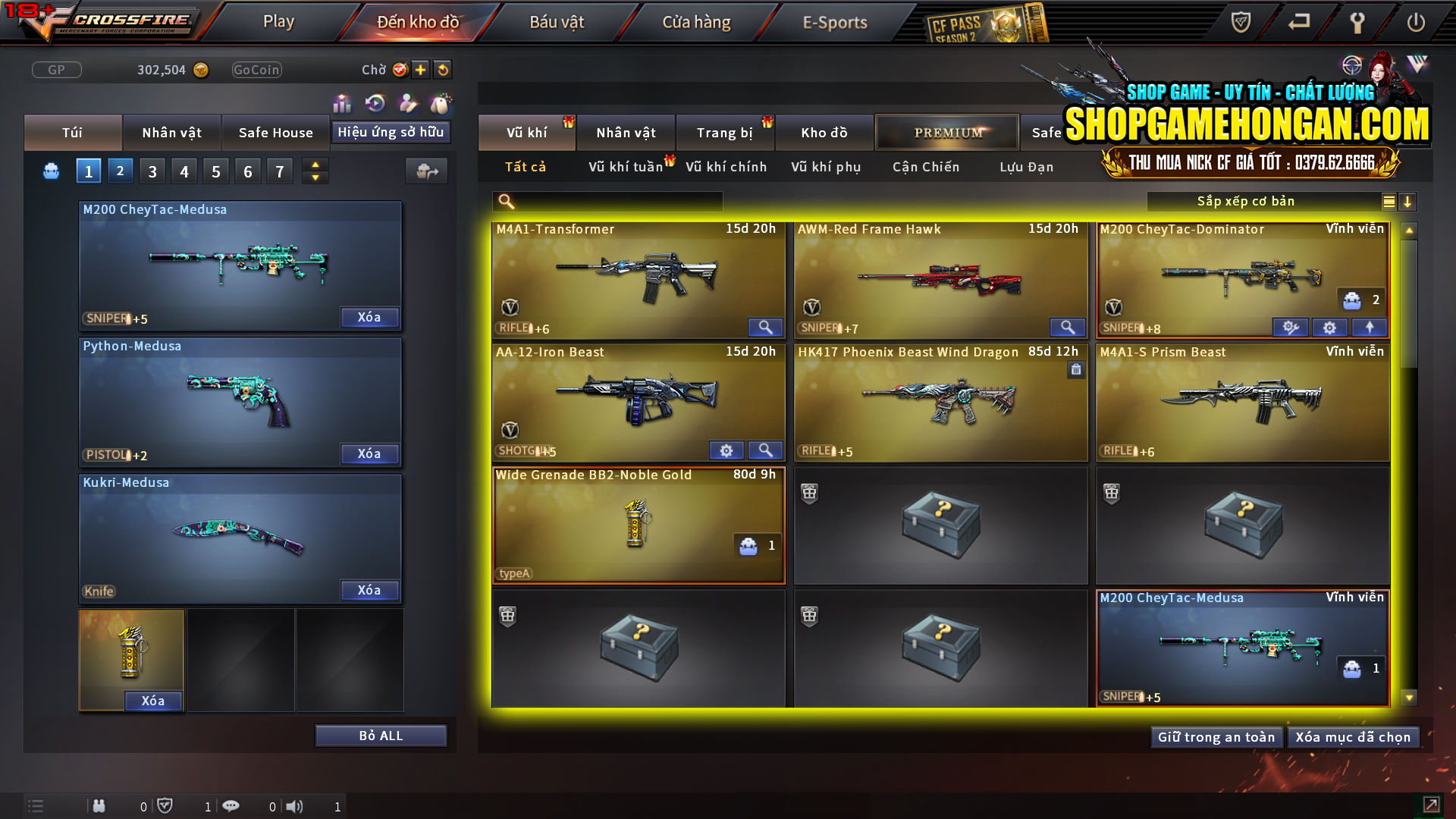
Task: Toggle the sort direction arrow next to the view icons
Action: pos(1408,202)
